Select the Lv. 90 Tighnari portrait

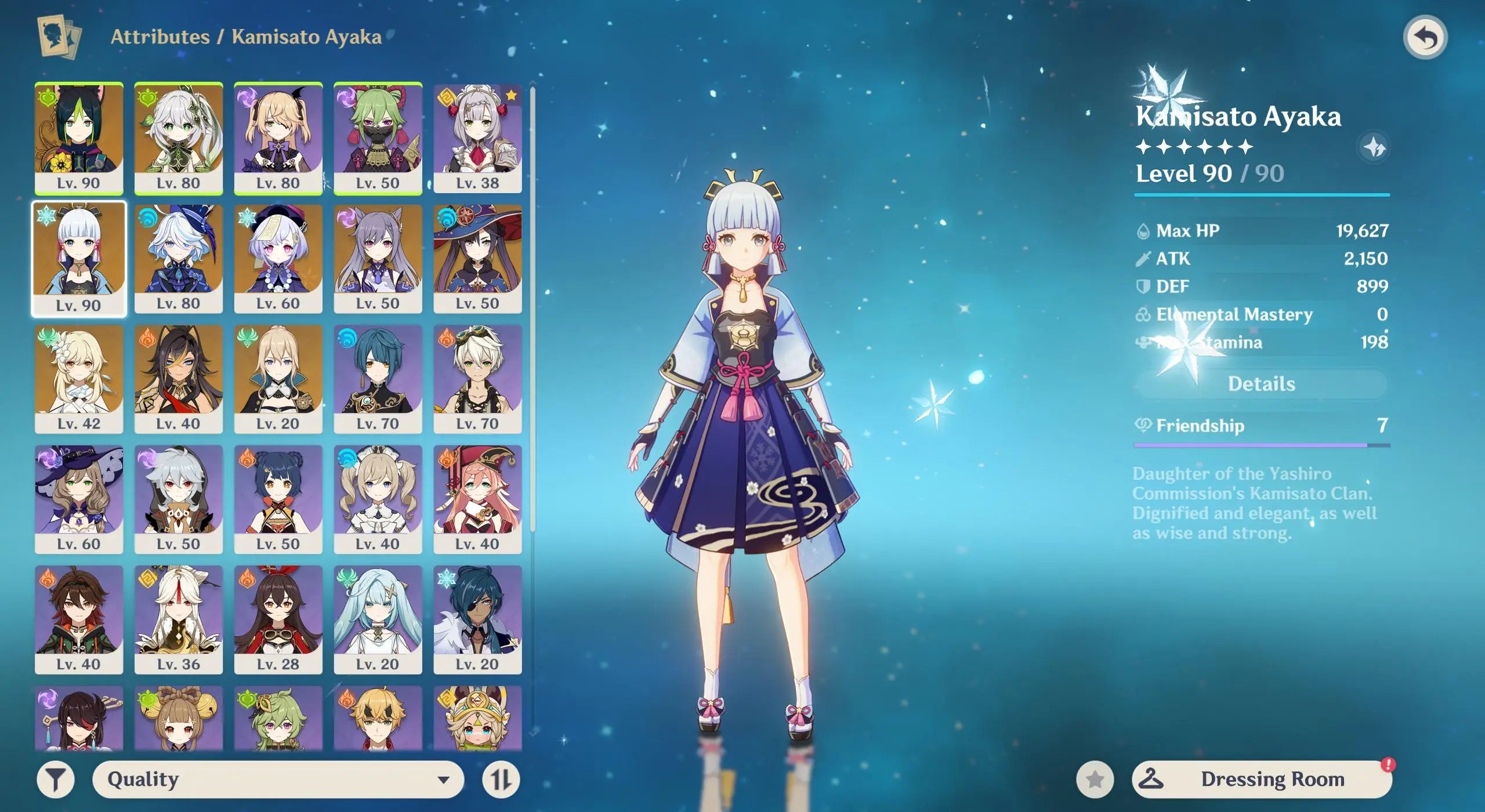pos(79,137)
